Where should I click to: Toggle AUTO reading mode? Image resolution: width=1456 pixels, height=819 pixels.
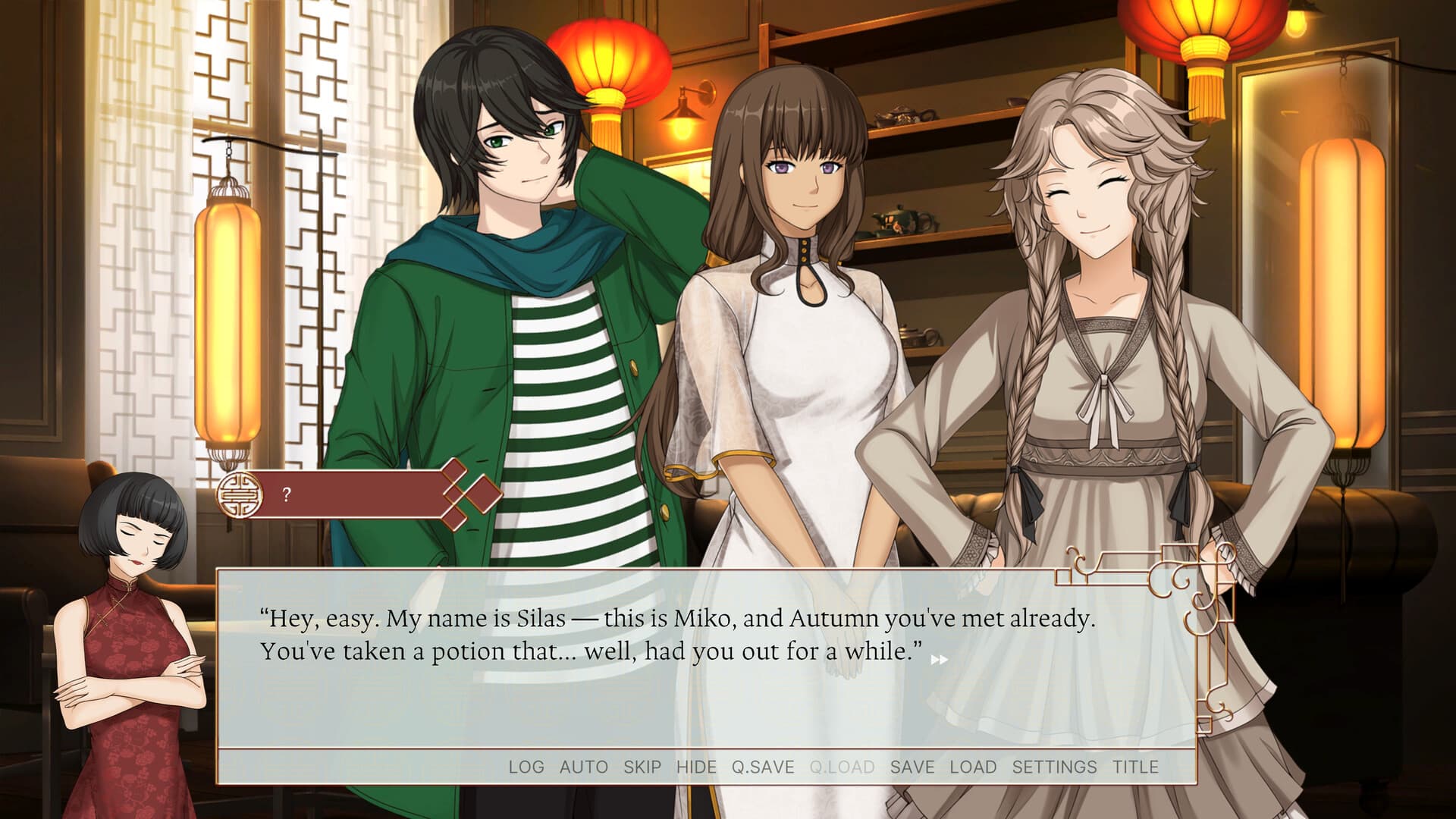point(582,767)
